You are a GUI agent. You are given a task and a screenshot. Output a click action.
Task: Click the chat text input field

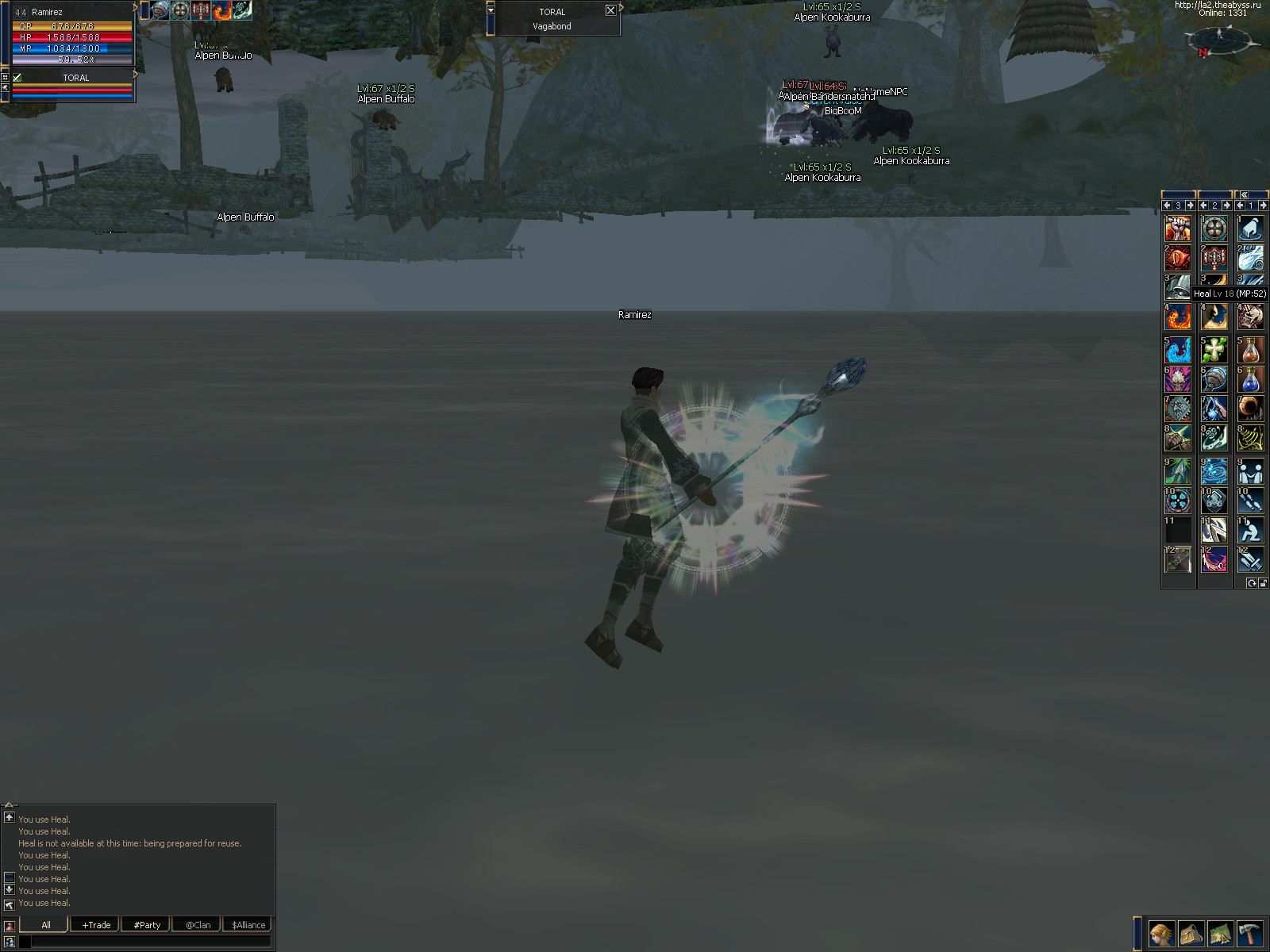click(x=151, y=942)
